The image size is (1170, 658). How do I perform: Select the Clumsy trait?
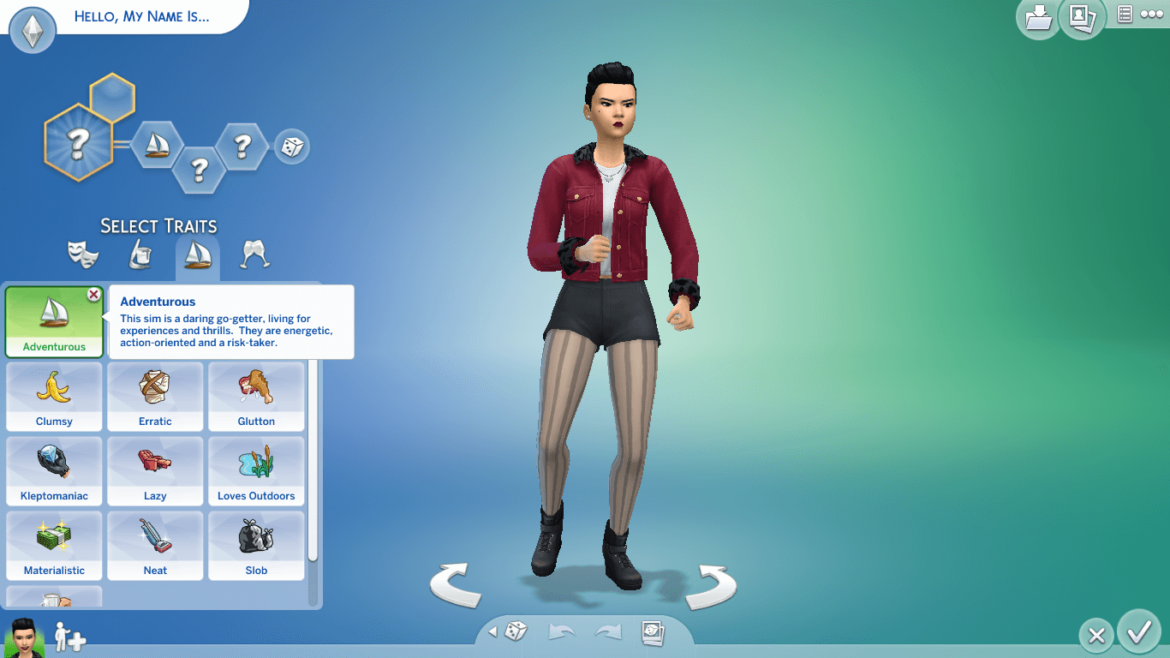(54, 396)
